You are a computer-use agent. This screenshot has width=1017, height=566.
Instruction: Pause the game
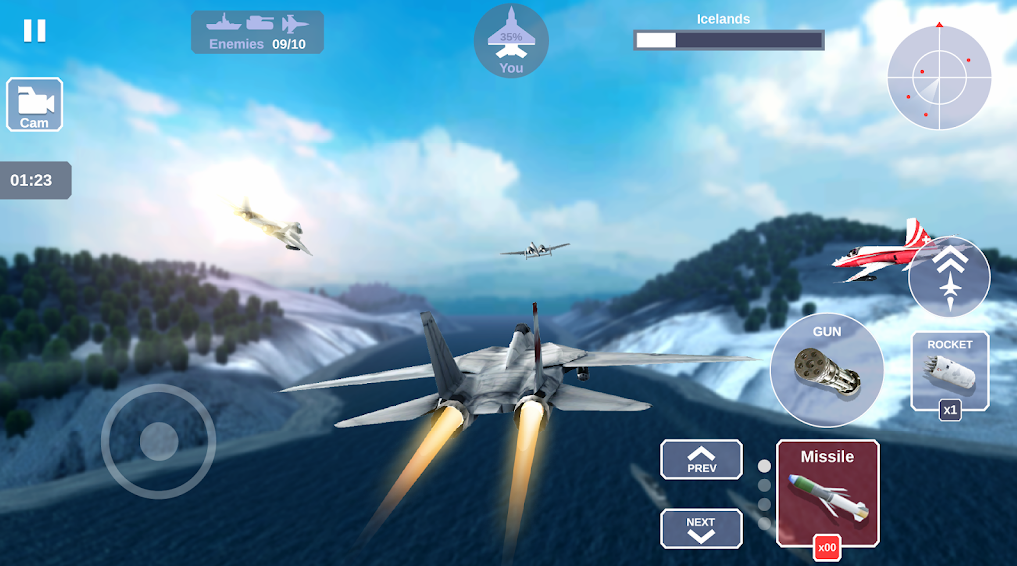[x=35, y=31]
